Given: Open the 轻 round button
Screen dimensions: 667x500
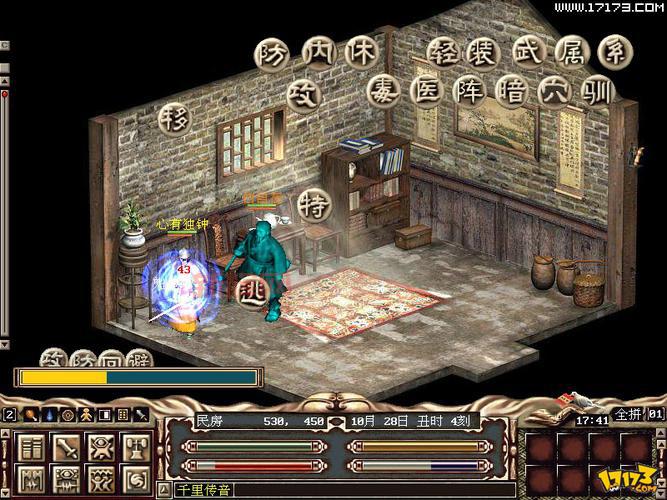Looking at the screenshot, I should point(444,53).
